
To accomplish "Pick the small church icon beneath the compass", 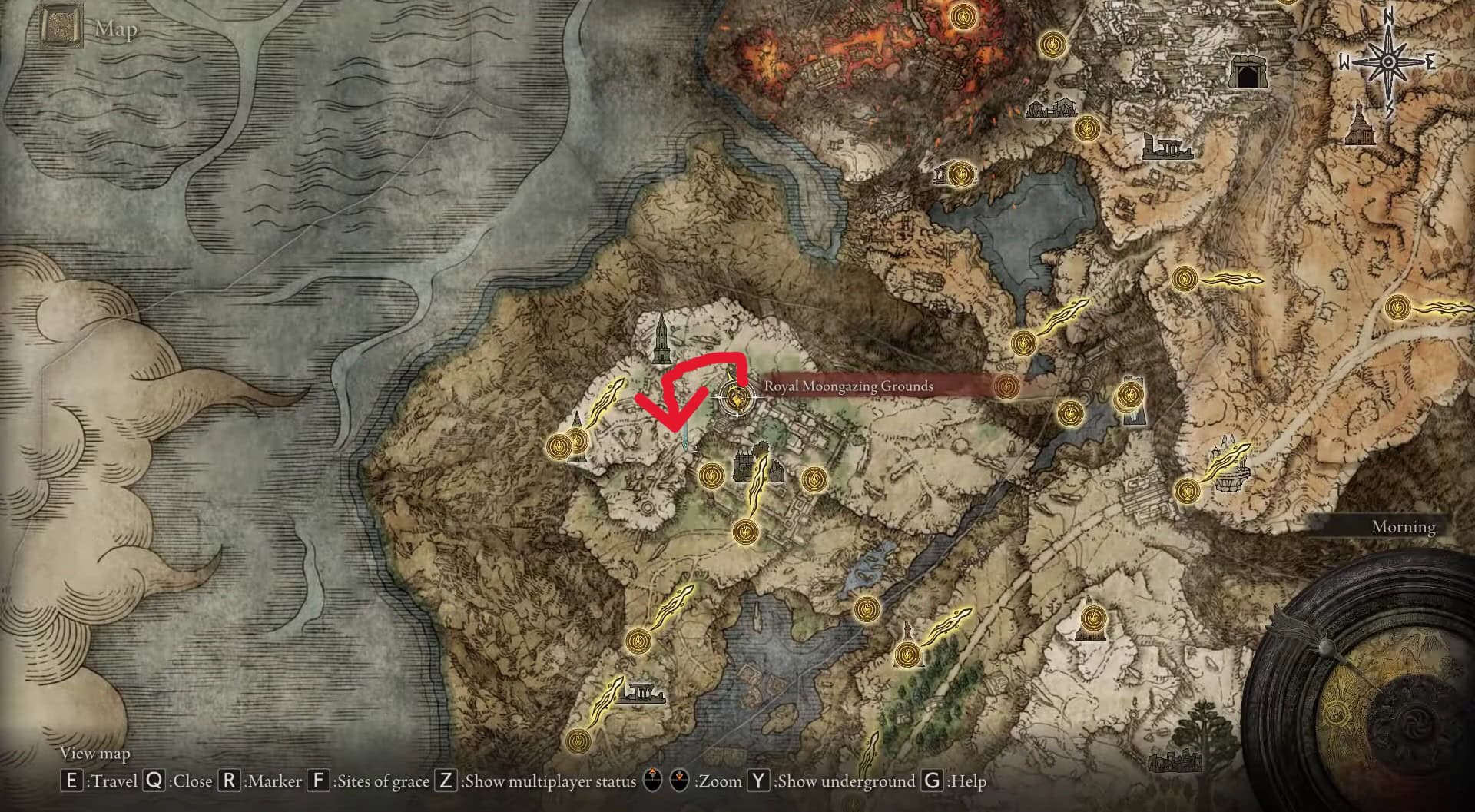I will tap(1357, 125).
